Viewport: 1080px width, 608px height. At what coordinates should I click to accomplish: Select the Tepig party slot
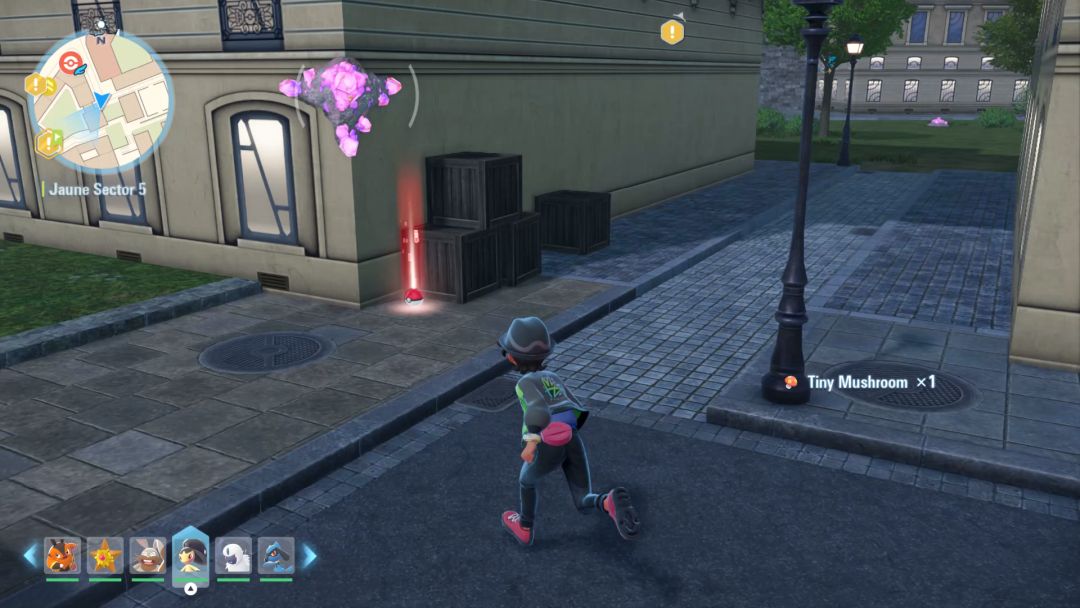(62, 555)
